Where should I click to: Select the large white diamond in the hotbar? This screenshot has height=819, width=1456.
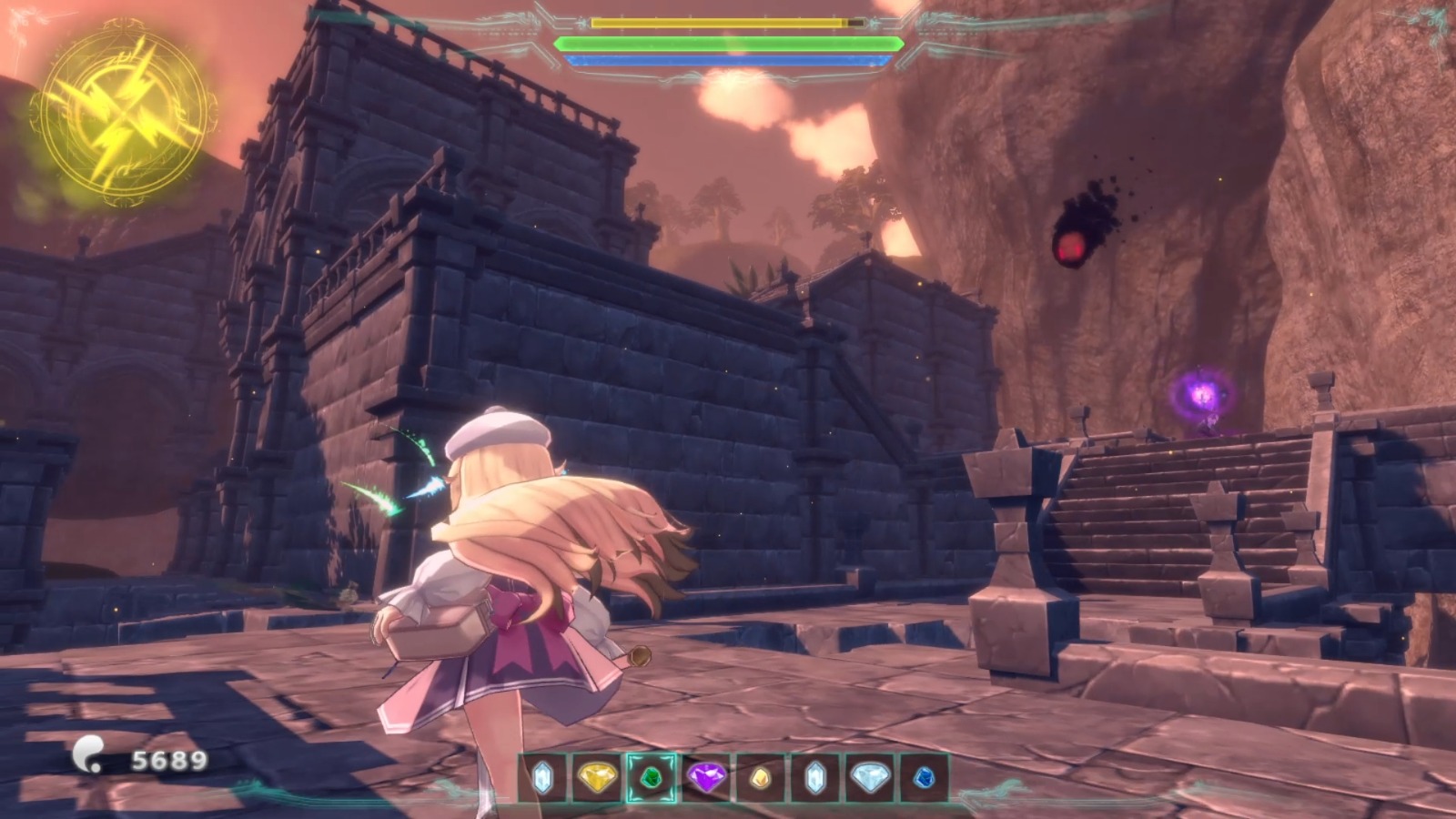click(x=868, y=779)
